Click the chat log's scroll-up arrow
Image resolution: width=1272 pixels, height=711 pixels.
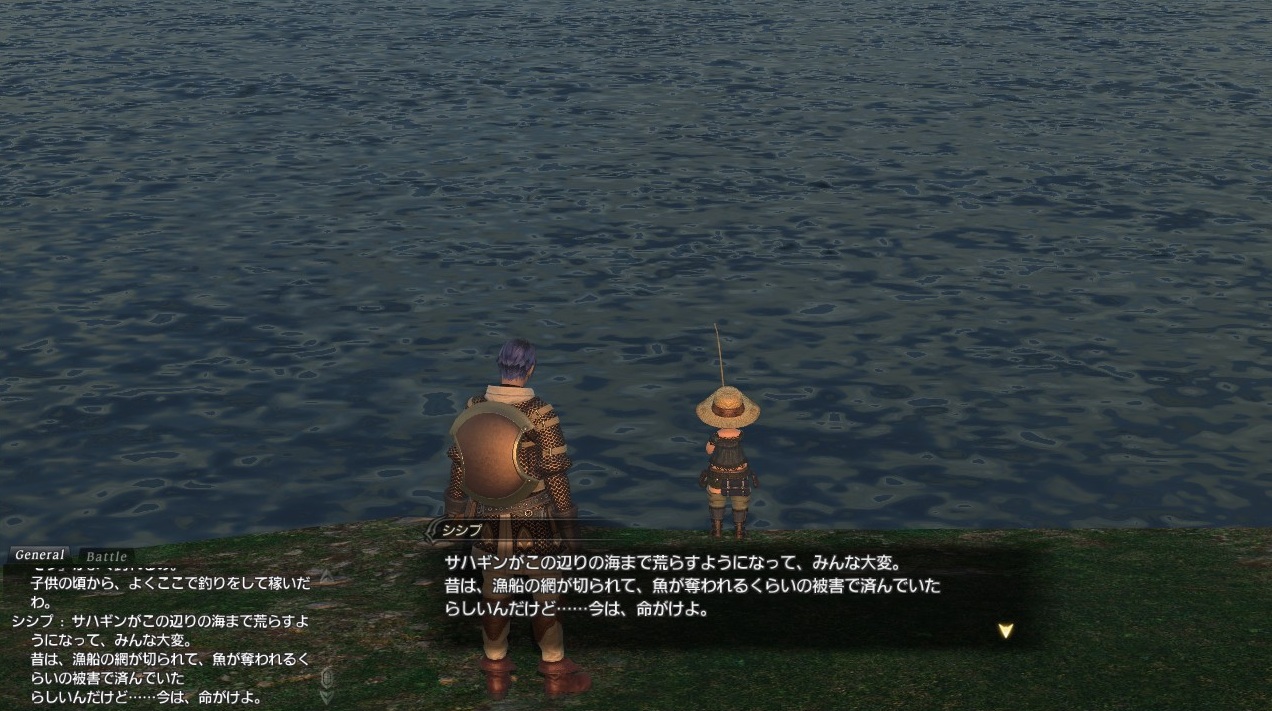[326, 577]
